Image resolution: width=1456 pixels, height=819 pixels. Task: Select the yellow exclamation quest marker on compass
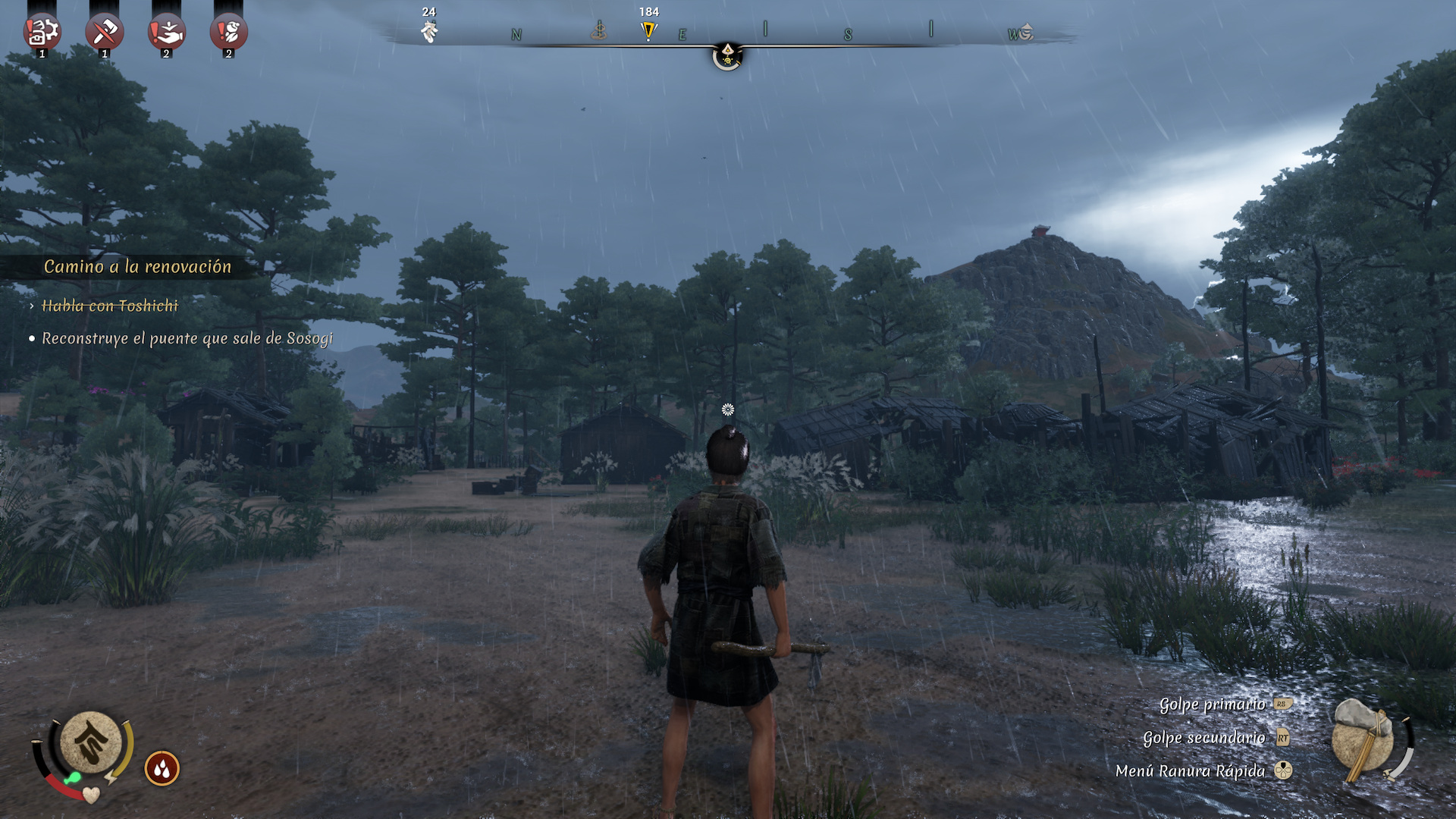pyautogui.click(x=648, y=31)
